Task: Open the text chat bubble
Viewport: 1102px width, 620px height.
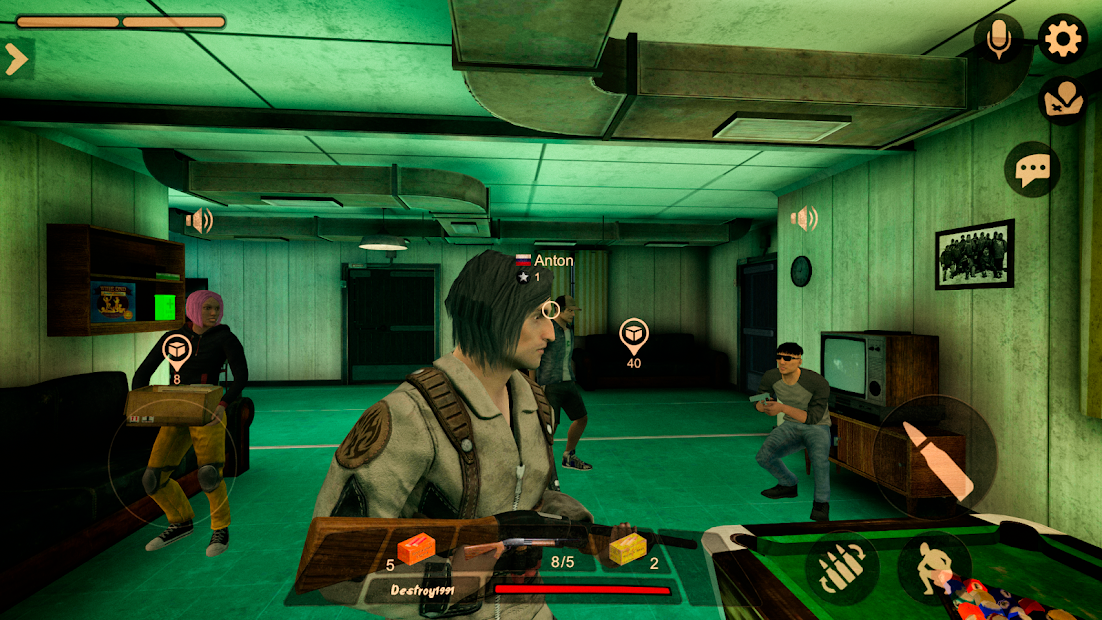Action: tap(1031, 170)
